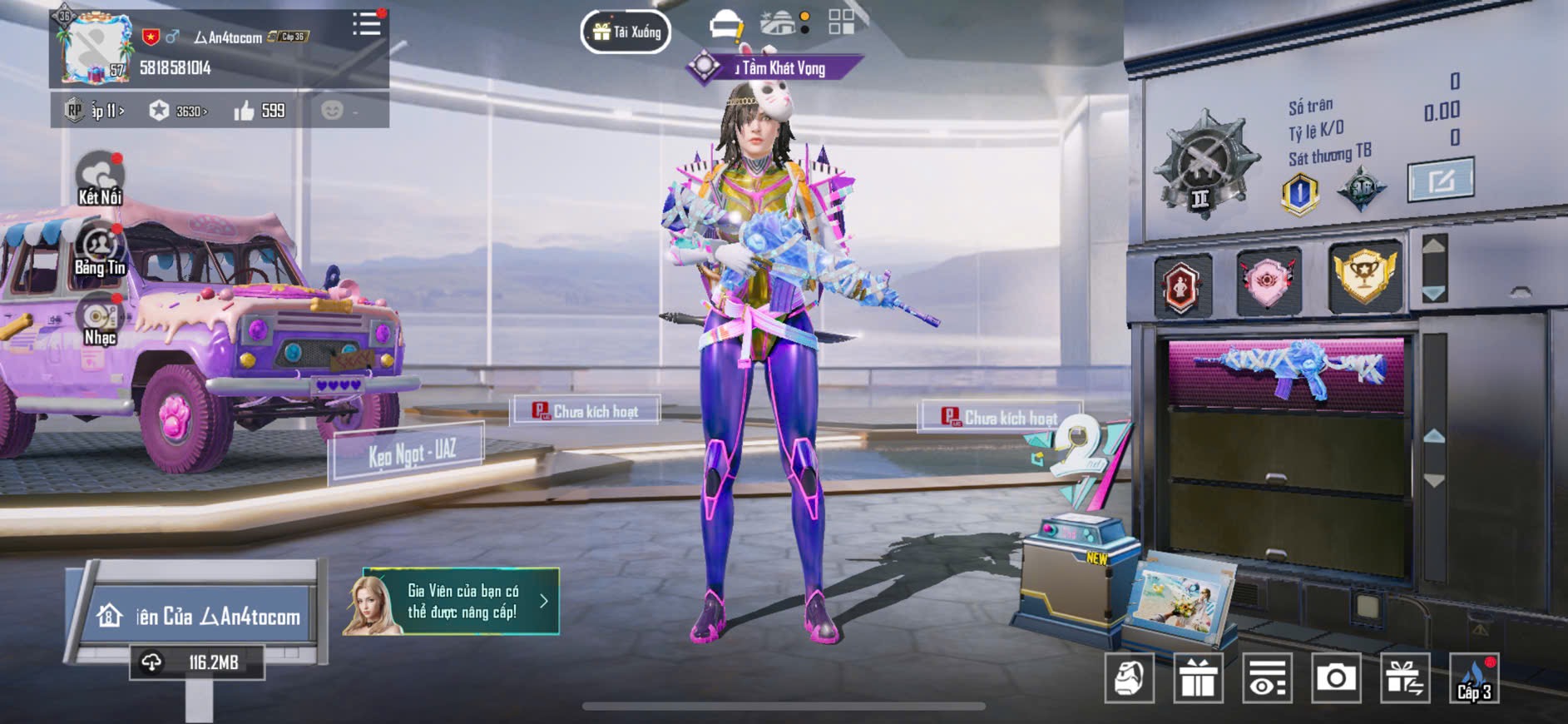This screenshot has height=724, width=1568.
Task: Click the edit statistics button
Action: pyautogui.click(x=1441, y=179)
